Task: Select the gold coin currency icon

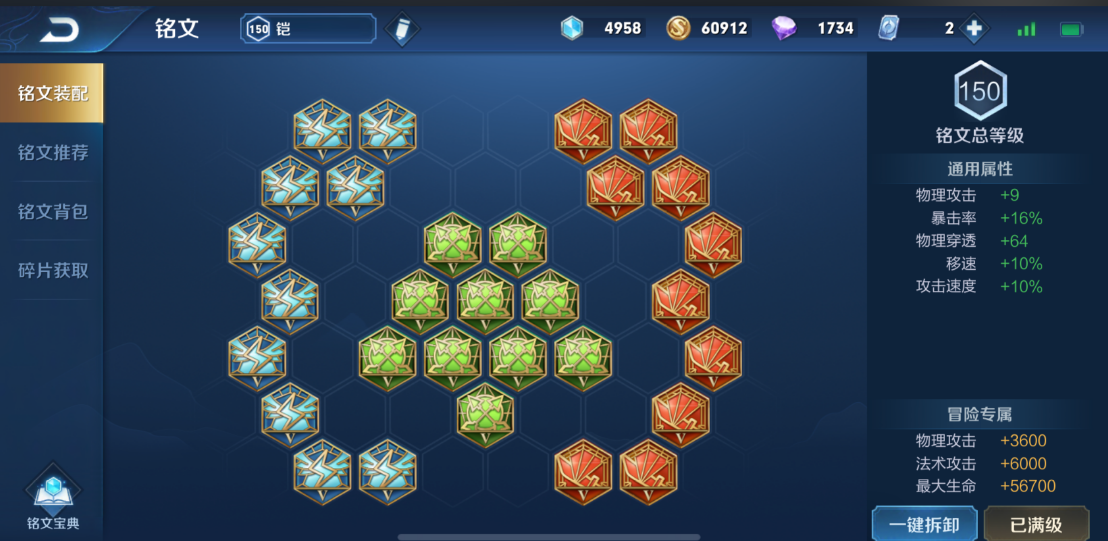Action: (678, 29)
